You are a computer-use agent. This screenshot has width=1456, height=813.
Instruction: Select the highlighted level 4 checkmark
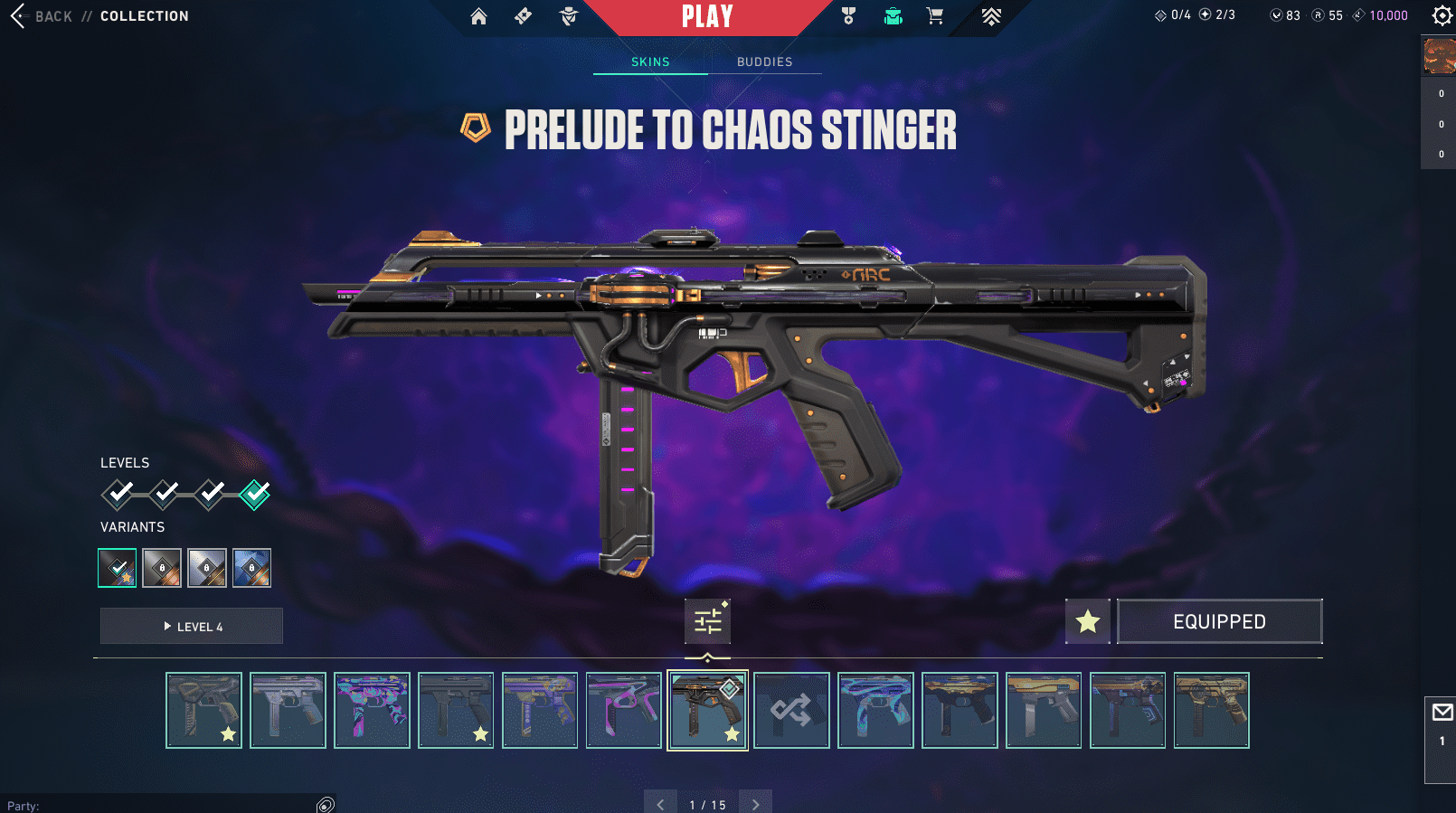coord(255,494)
